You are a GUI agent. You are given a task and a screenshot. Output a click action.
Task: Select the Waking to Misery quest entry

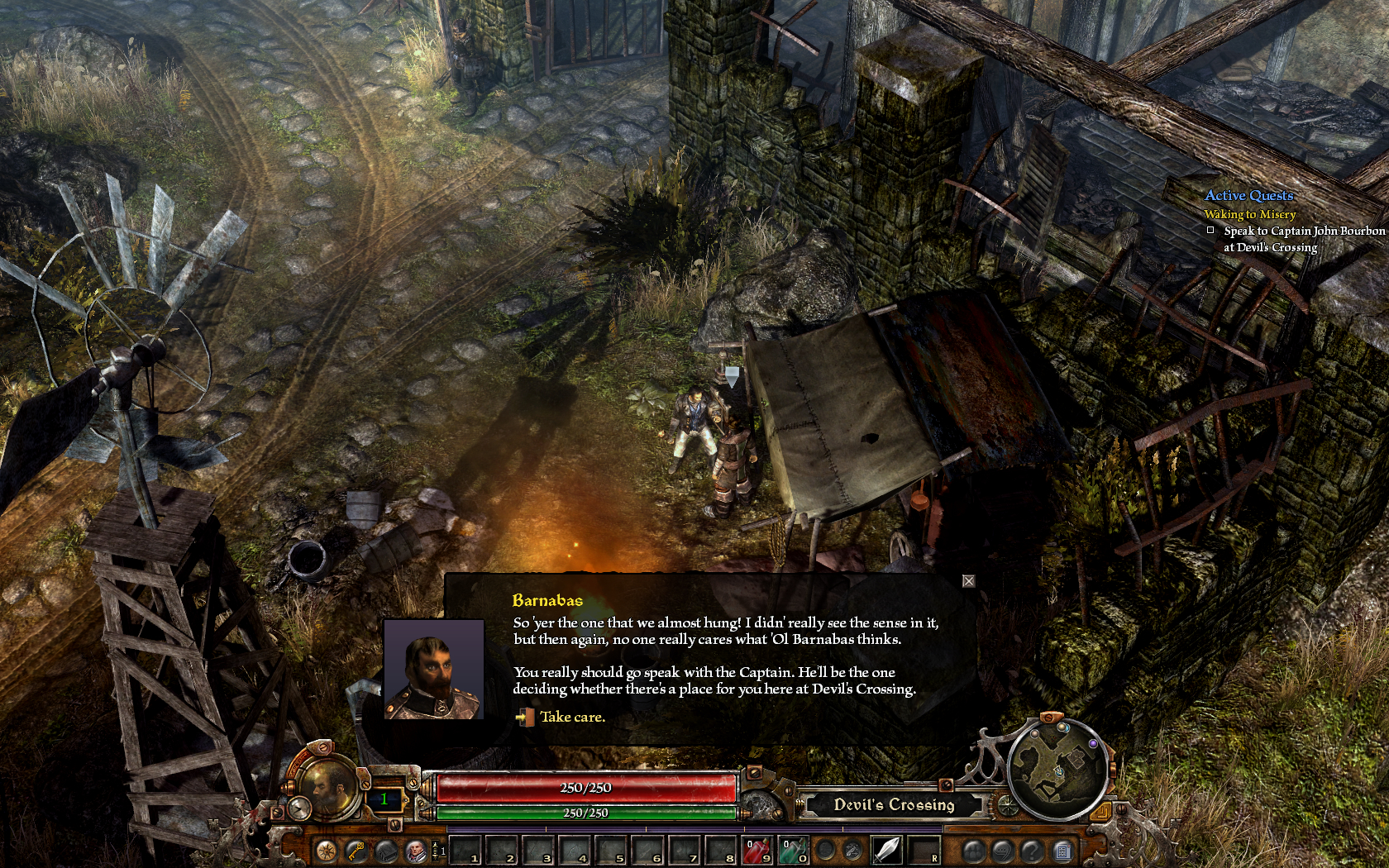(1249, 214)
